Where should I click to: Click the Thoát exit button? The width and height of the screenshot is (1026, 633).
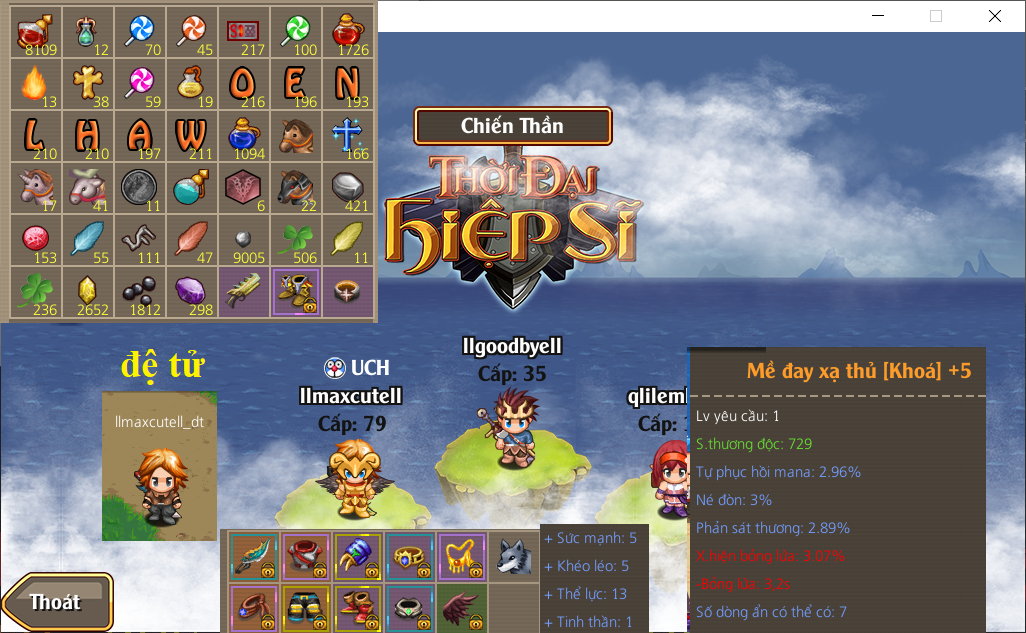point(57,601)
